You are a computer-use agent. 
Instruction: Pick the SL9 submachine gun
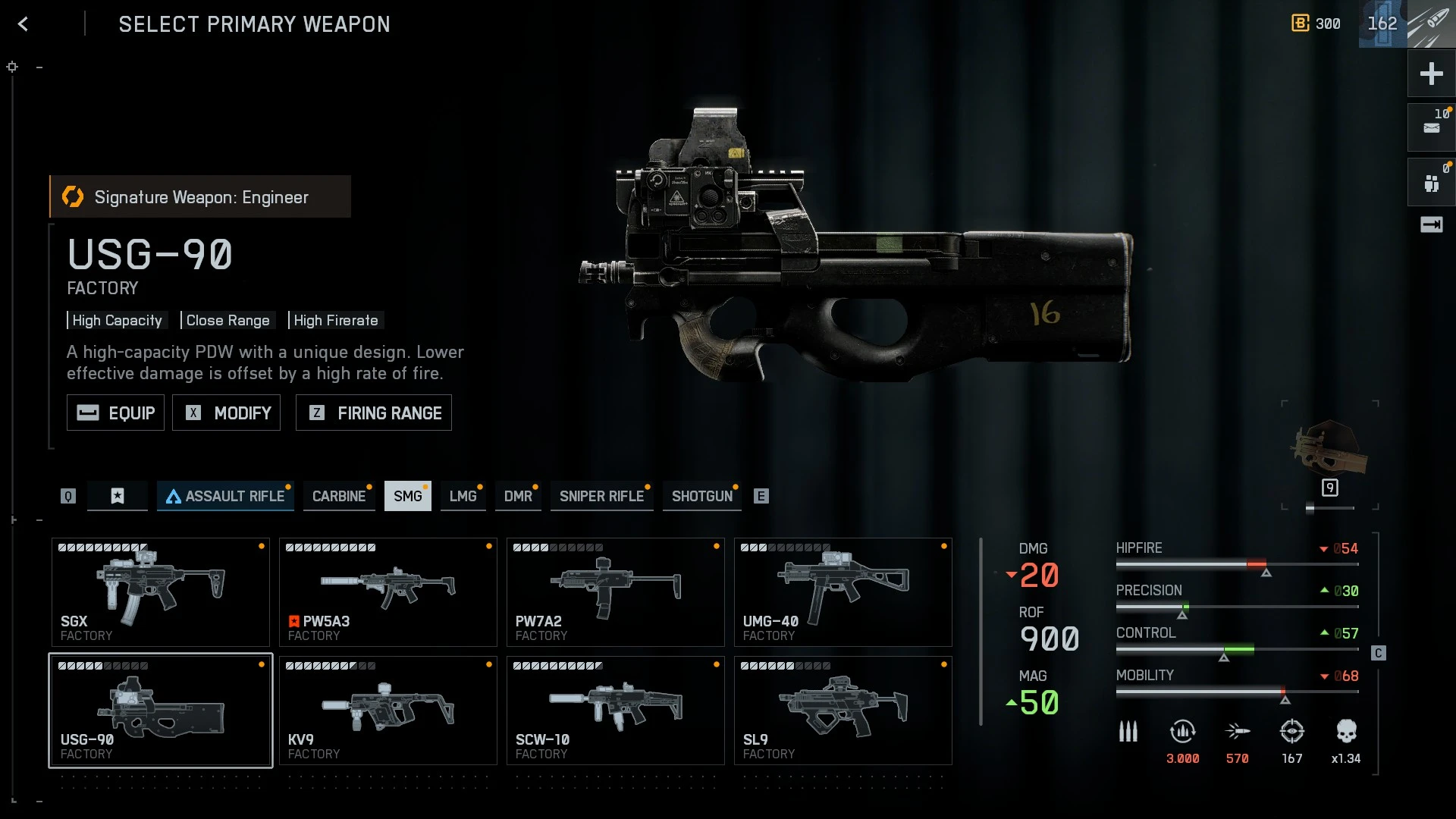click(x=843, y=711)
